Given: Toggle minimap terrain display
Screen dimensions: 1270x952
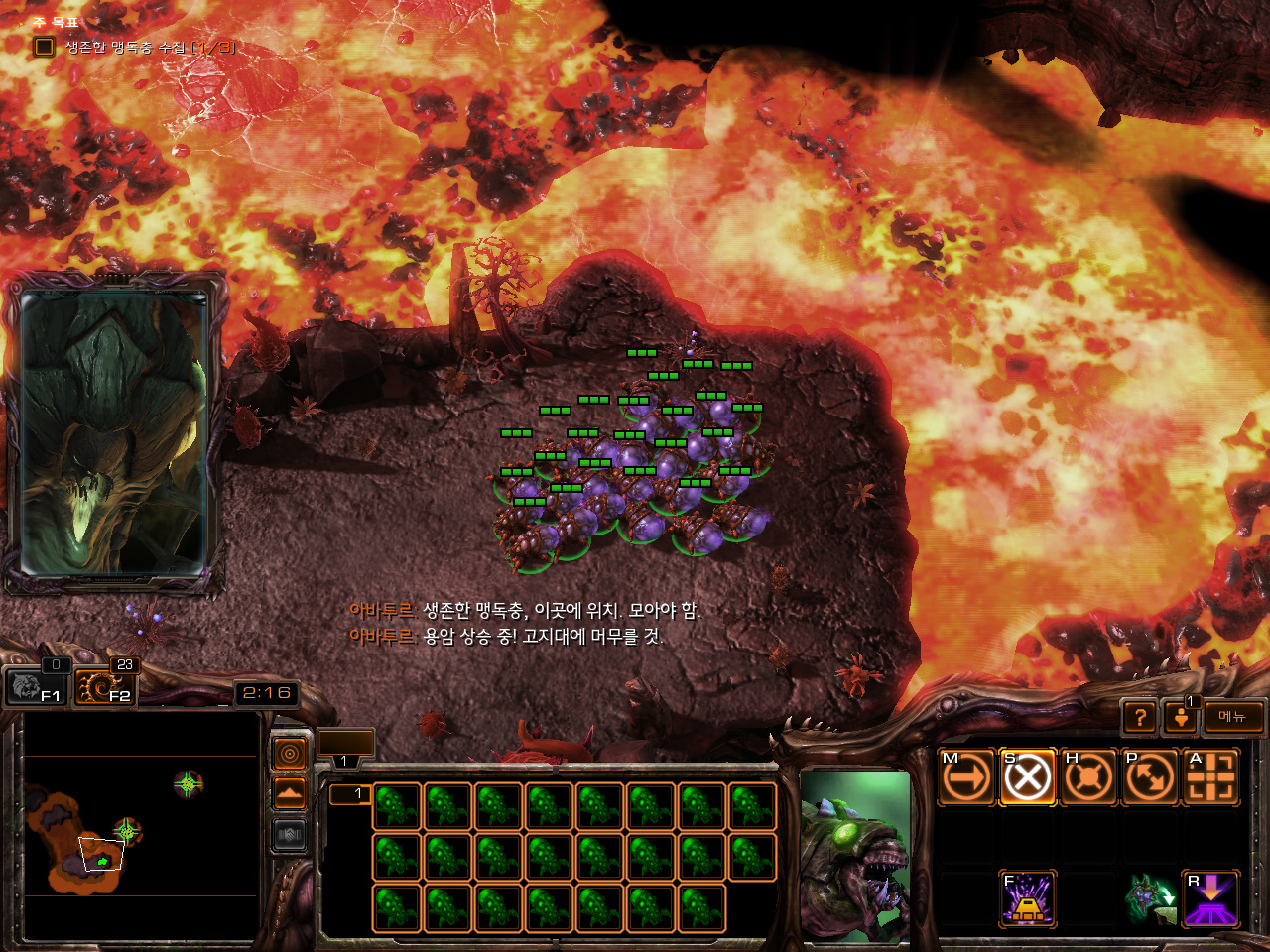Looking at the screenshot, I should pyautogui.click(x=290, y=794).
